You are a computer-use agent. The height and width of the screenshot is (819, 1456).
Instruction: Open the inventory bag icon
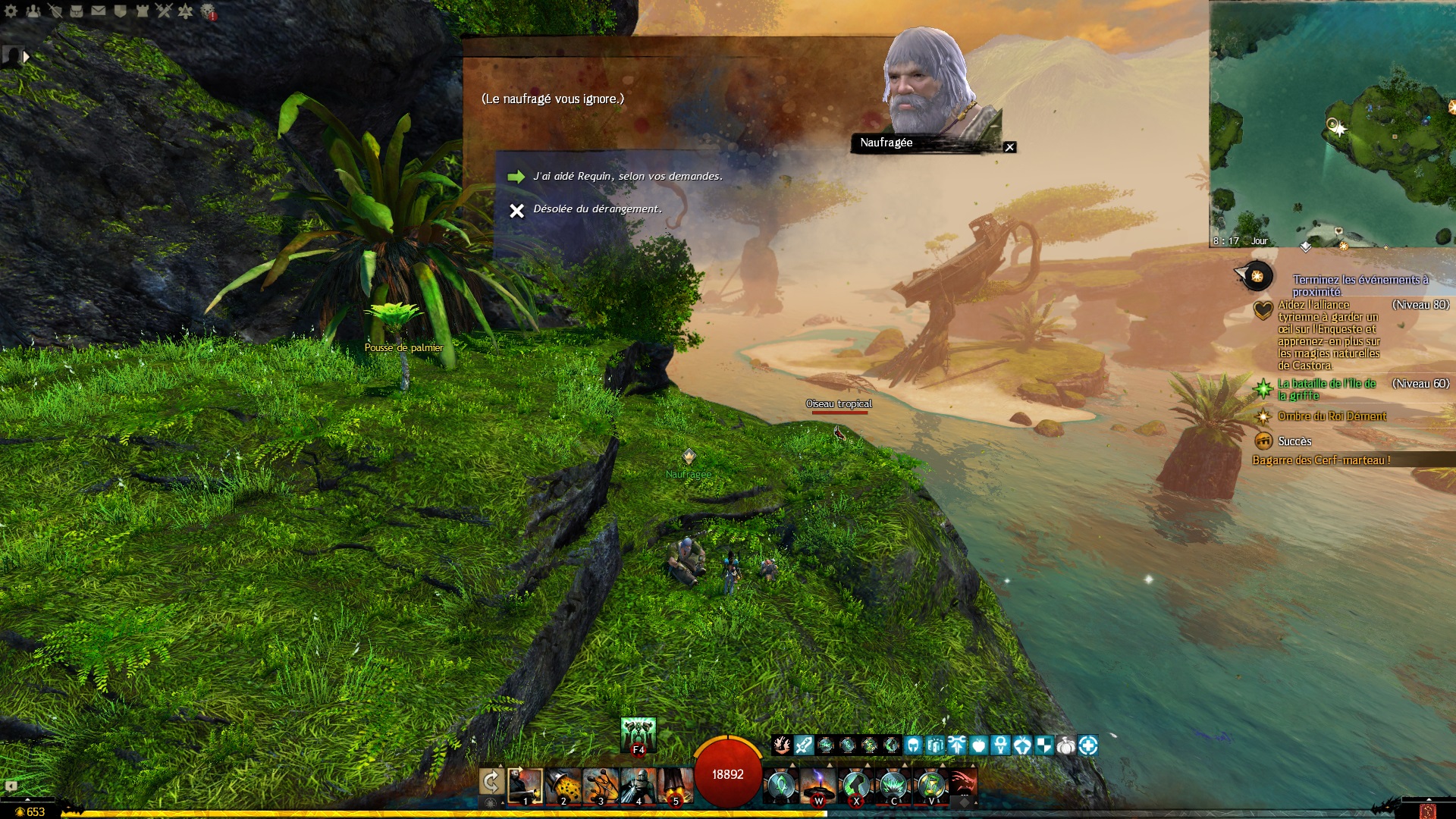[x=77, y=11]
